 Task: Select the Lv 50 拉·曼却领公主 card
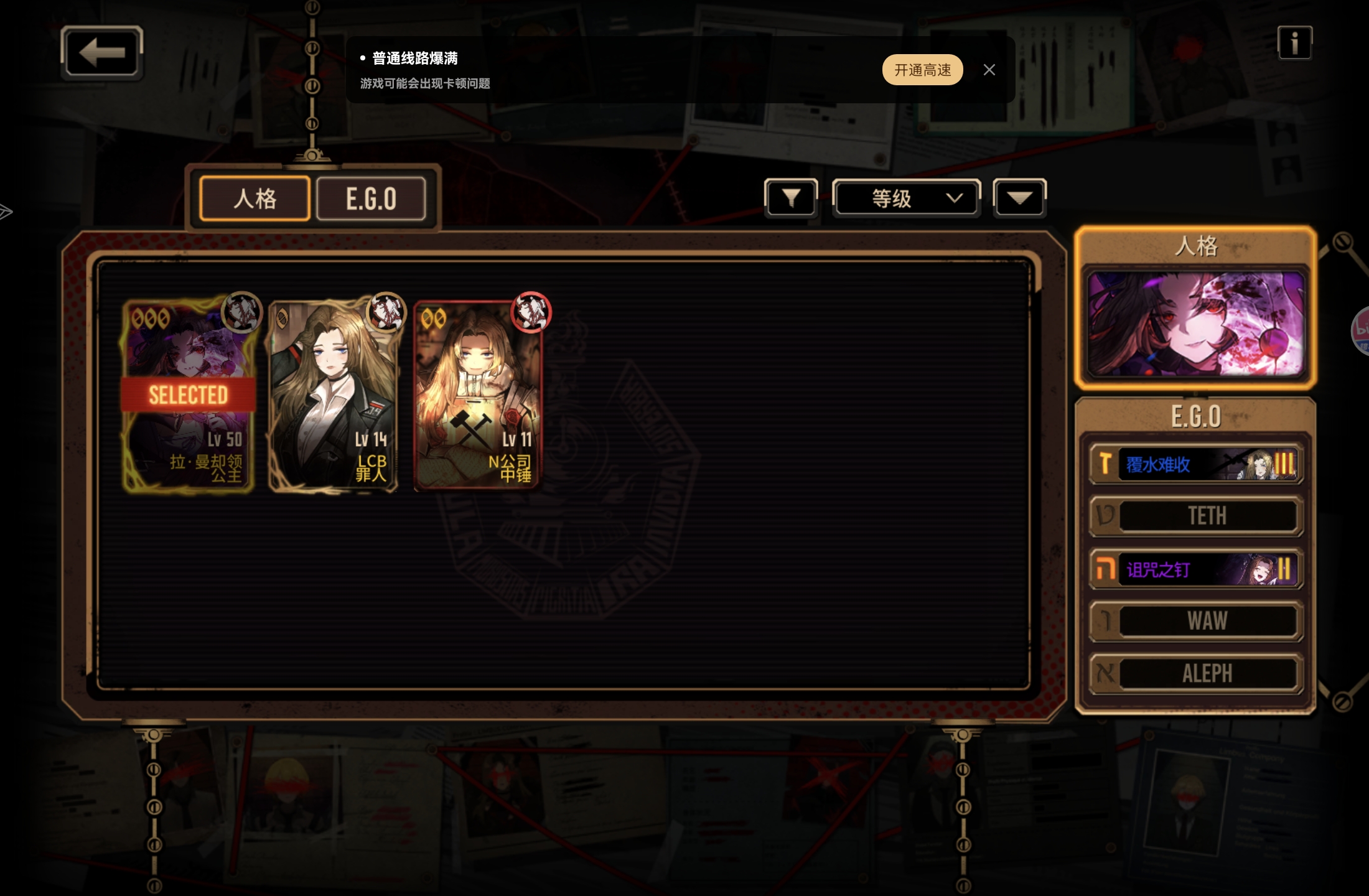click(x=189, y=396)
